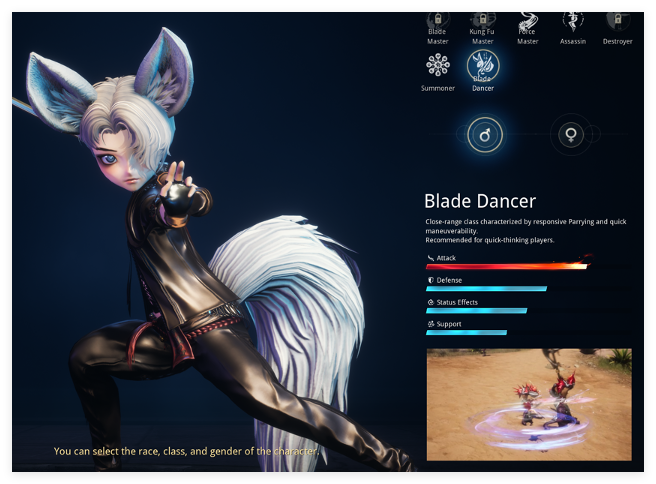Choose the Blade Dancer class
The image size is (656, 484).
tap(483, 66)
